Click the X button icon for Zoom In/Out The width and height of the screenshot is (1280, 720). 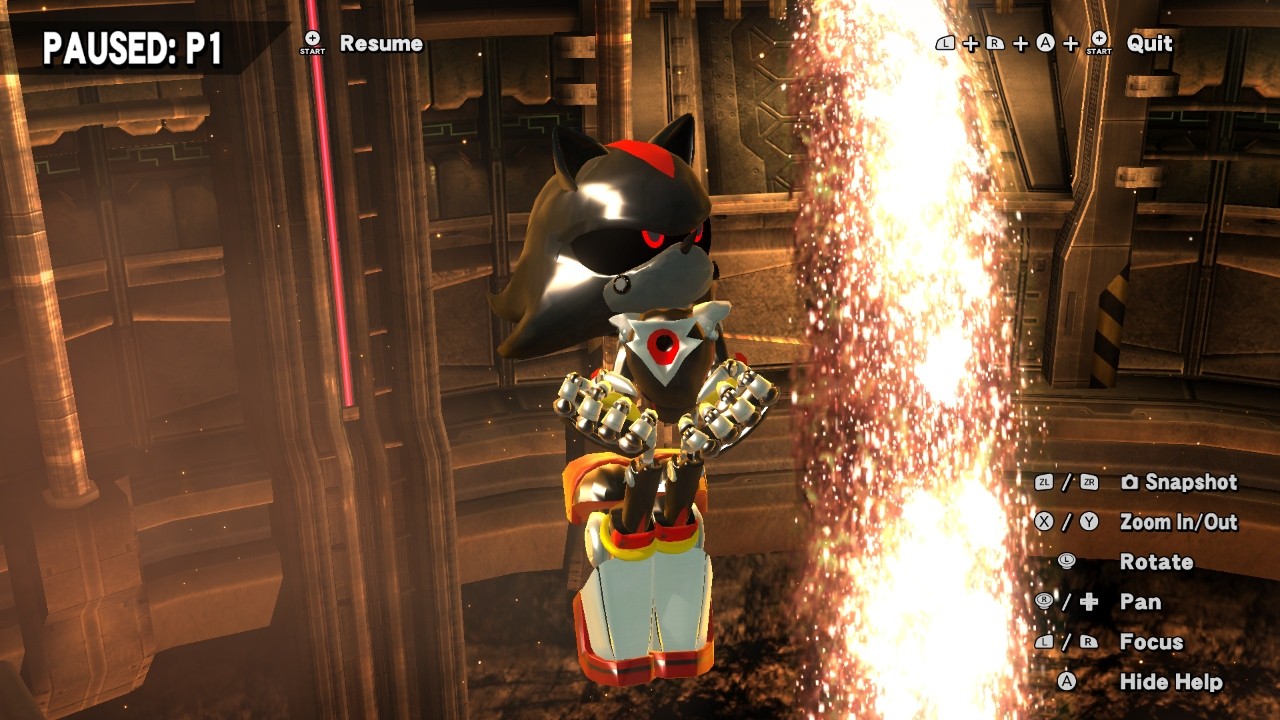[x=1042, y=521]
